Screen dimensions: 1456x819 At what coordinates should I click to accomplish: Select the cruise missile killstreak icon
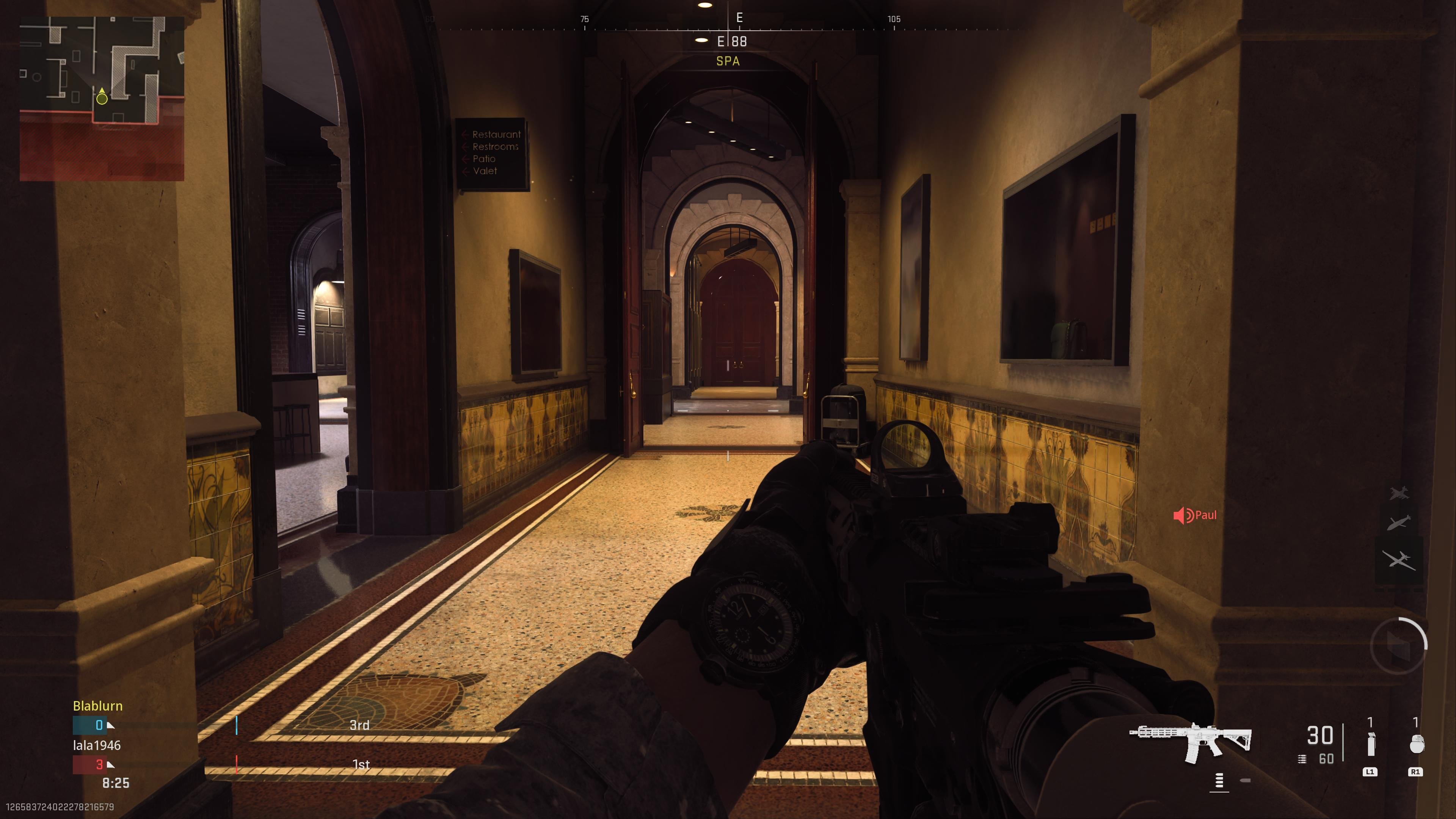click(x=1398, y=522)
